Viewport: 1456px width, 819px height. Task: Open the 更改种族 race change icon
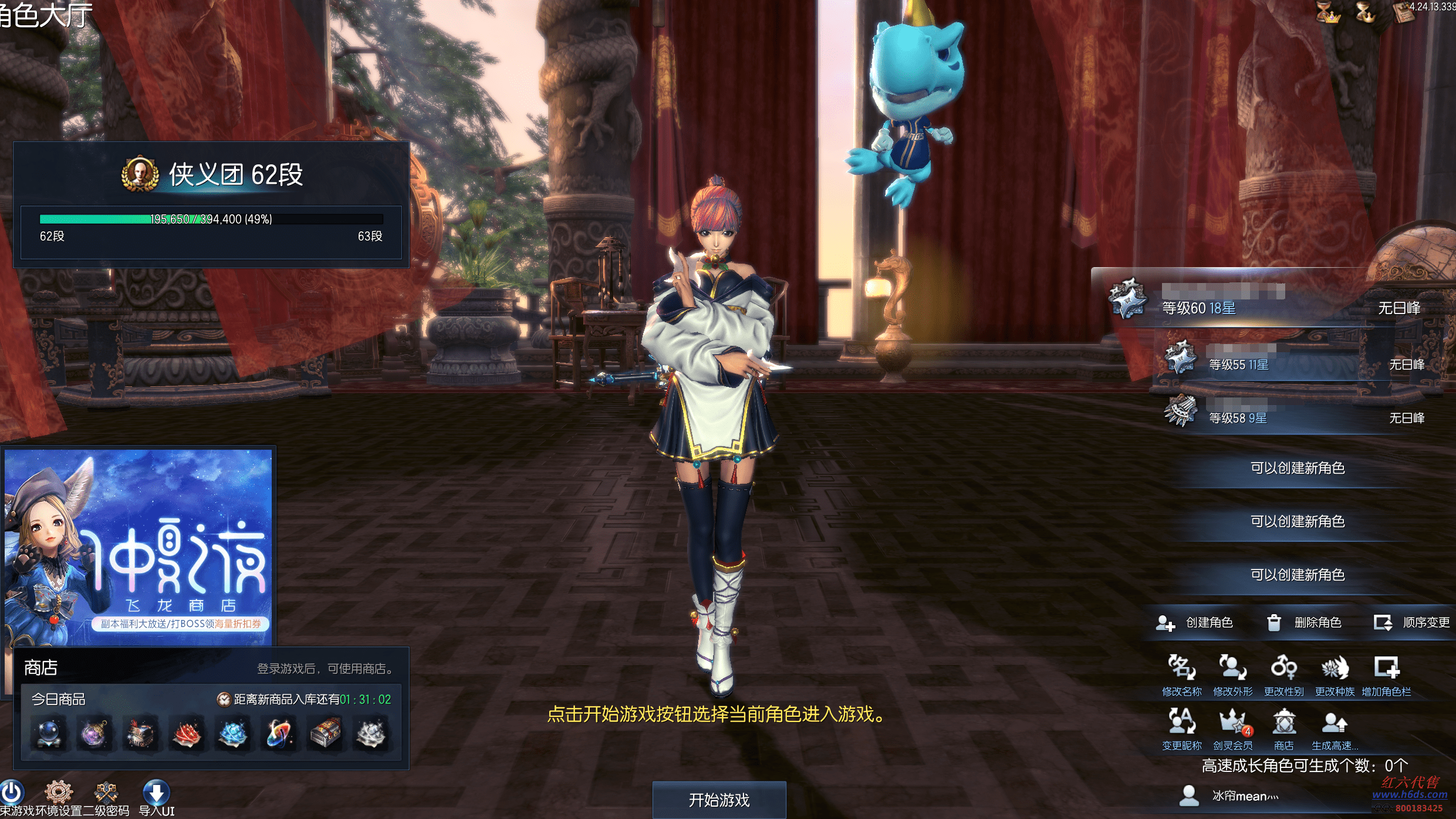(x=1335, y=669)
